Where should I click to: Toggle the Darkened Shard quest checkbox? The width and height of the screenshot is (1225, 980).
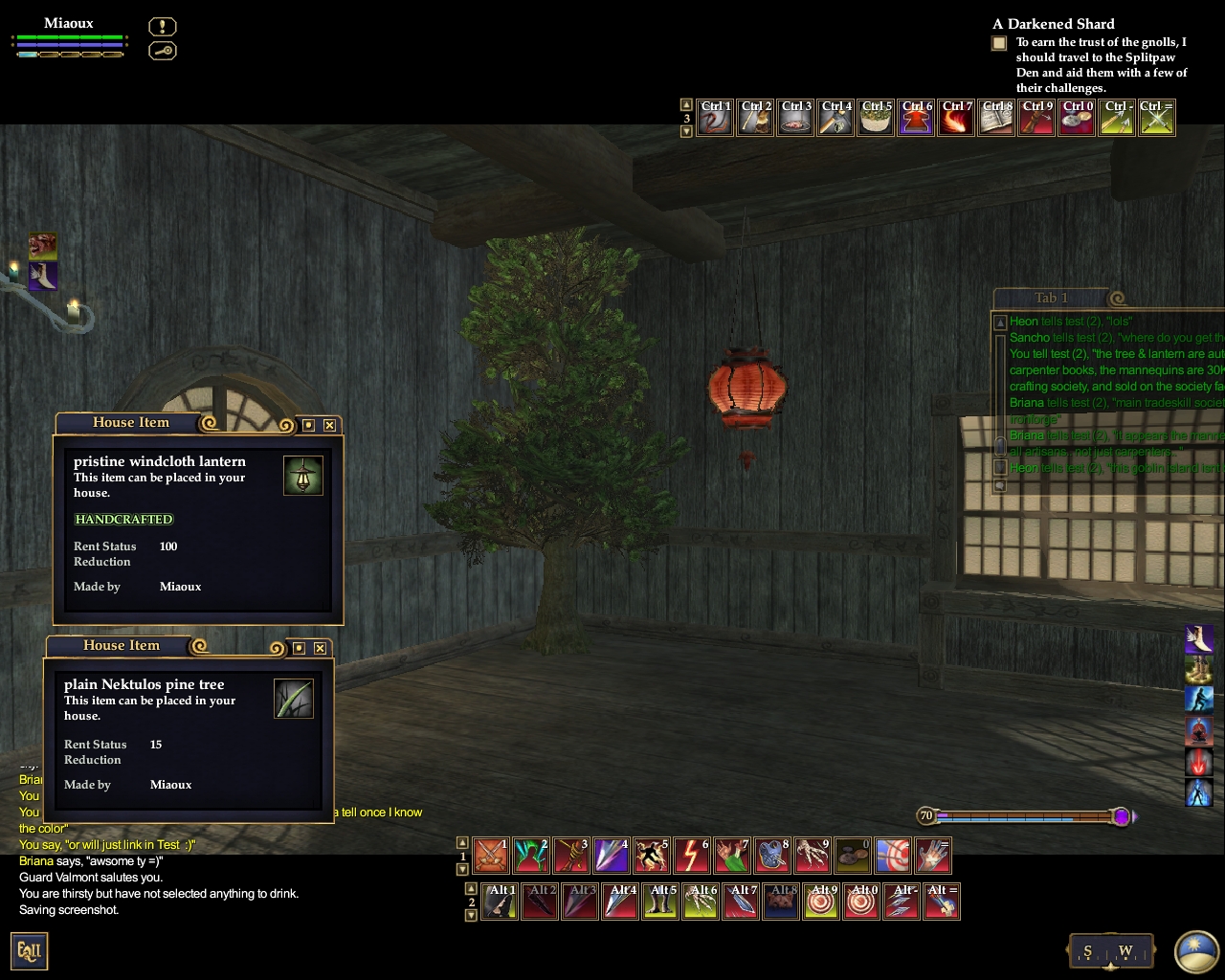point(999,43)
